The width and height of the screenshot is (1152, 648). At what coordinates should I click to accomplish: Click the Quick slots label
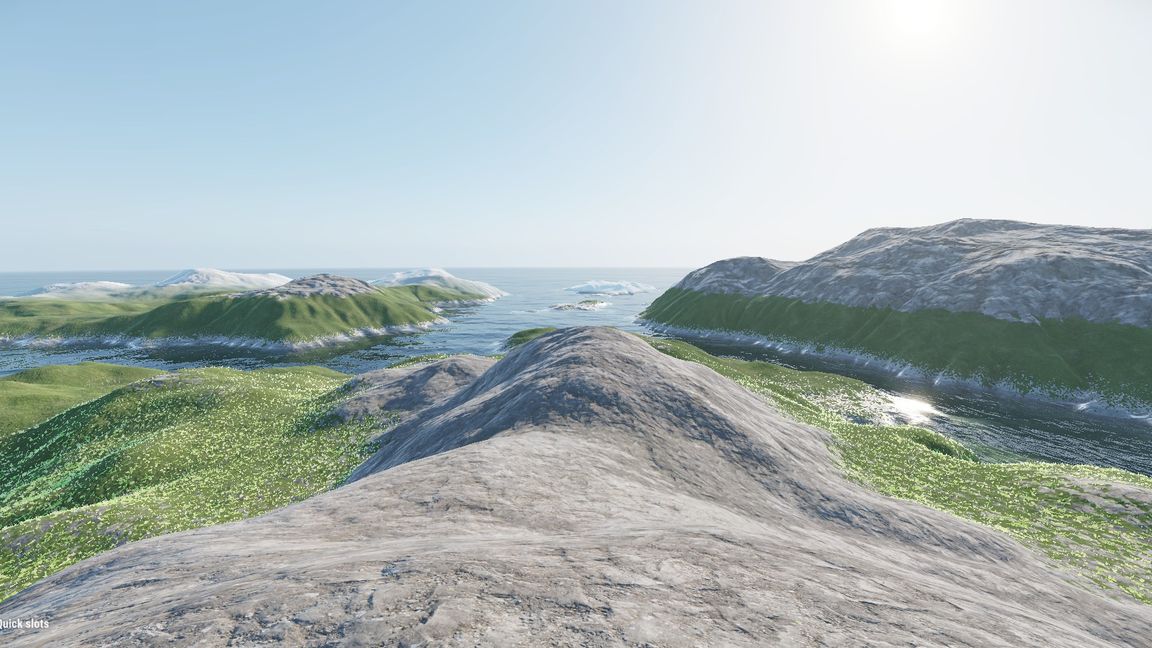click(24, 624)
